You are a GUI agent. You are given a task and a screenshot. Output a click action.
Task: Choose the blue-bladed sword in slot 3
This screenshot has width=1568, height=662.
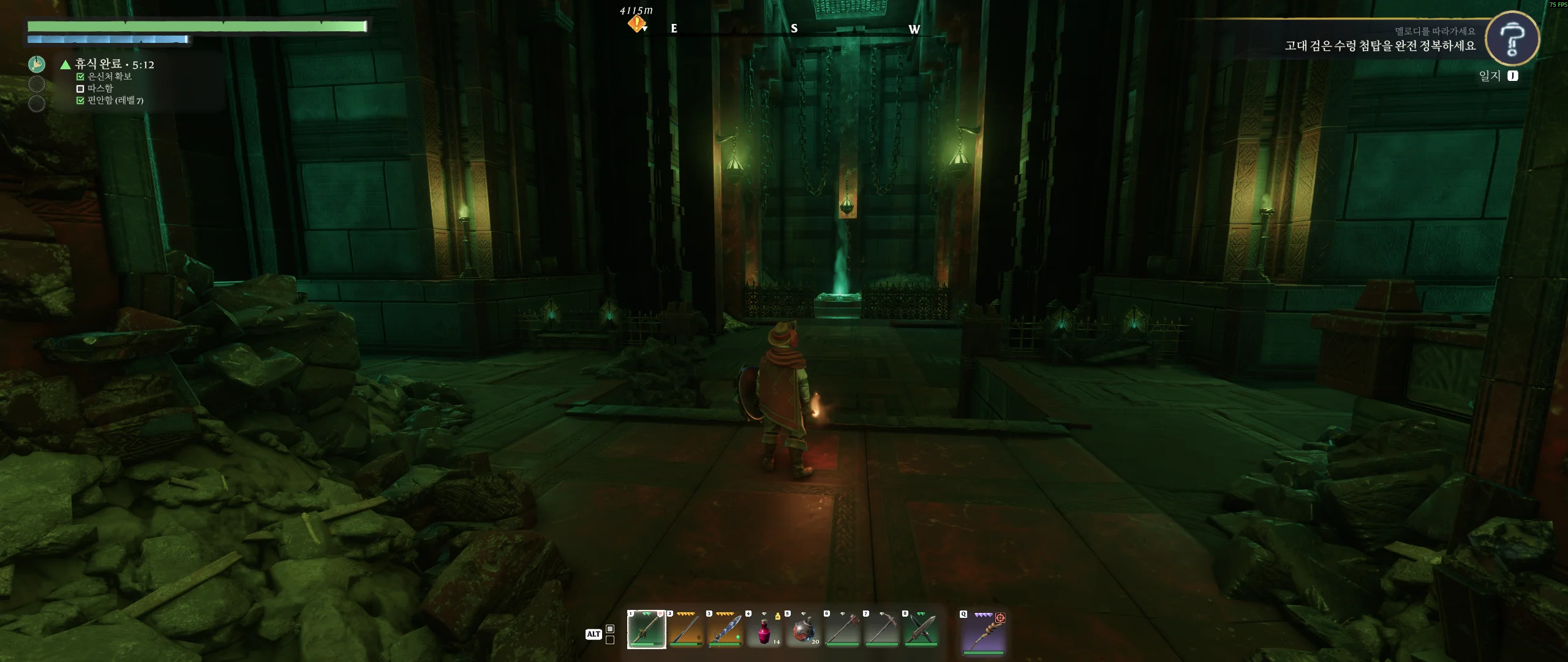tap(725, 629)
